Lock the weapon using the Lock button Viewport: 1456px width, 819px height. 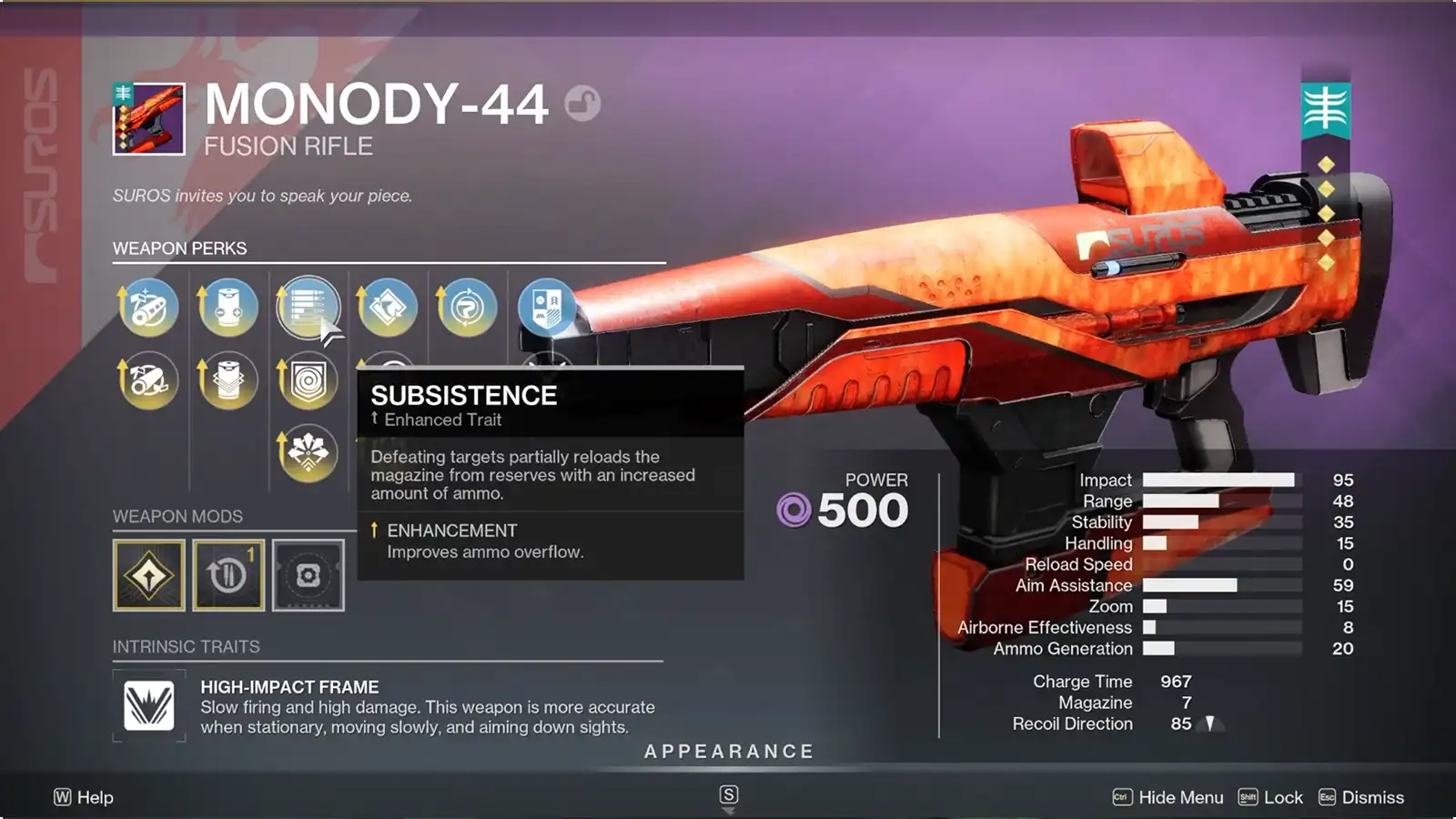[1282, 797]
